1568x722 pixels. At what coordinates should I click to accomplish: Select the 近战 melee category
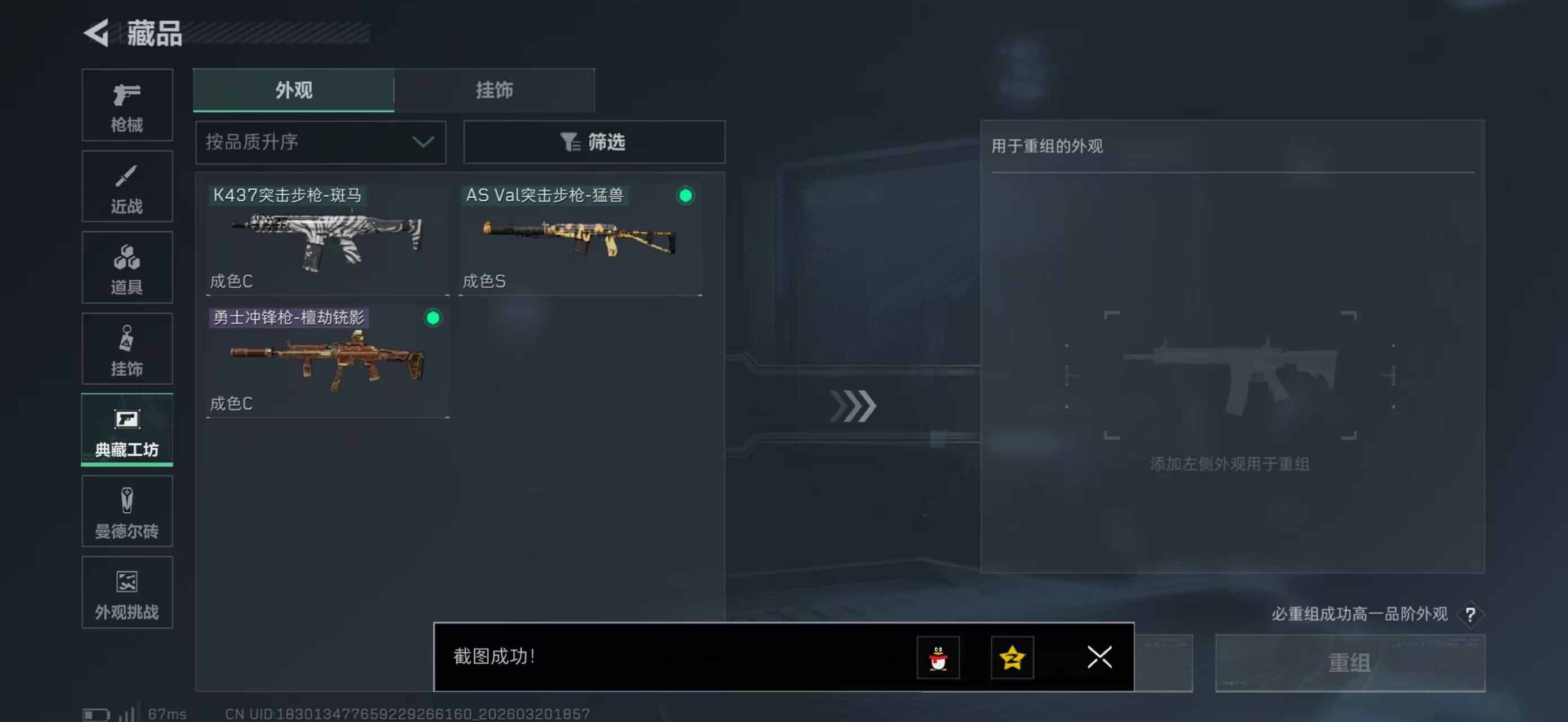coord(127,186)
